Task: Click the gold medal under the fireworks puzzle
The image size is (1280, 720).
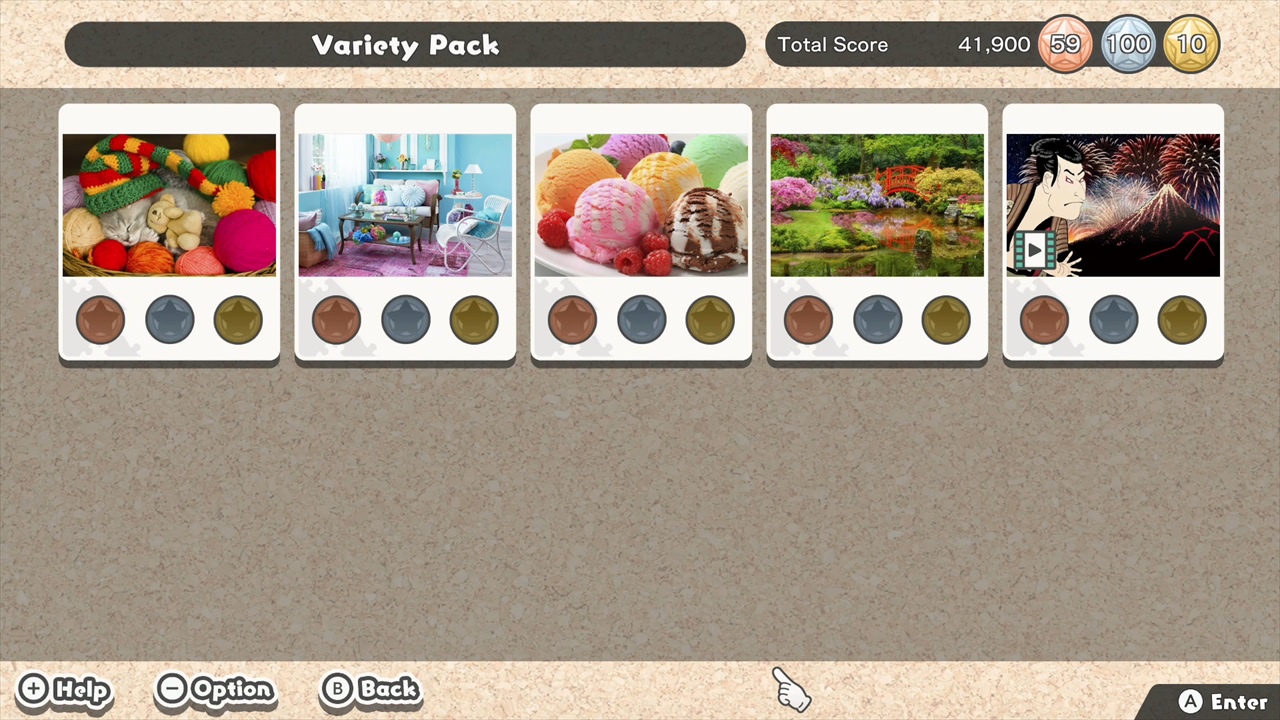Action: pos(1182,318)
